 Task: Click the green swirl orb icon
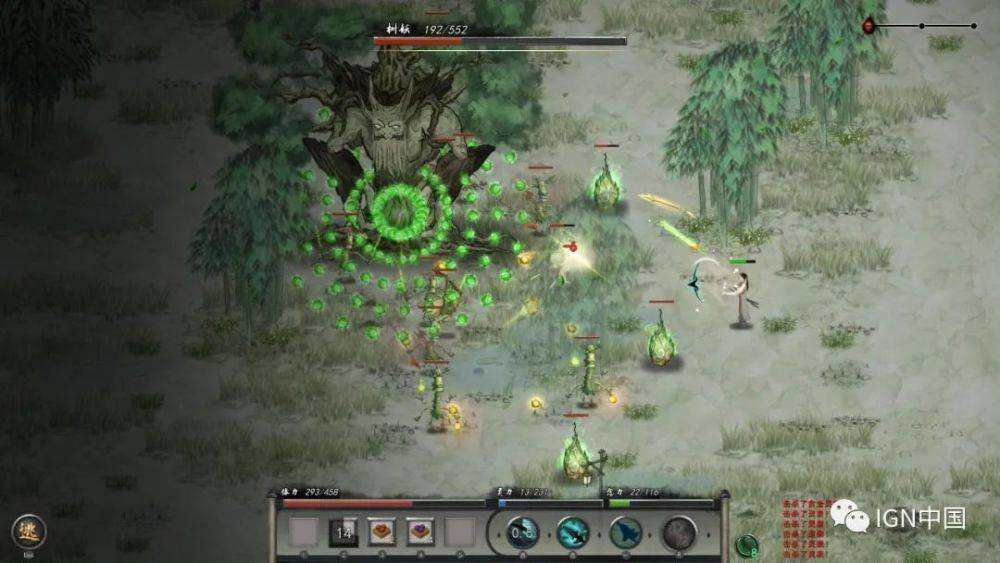746,546
